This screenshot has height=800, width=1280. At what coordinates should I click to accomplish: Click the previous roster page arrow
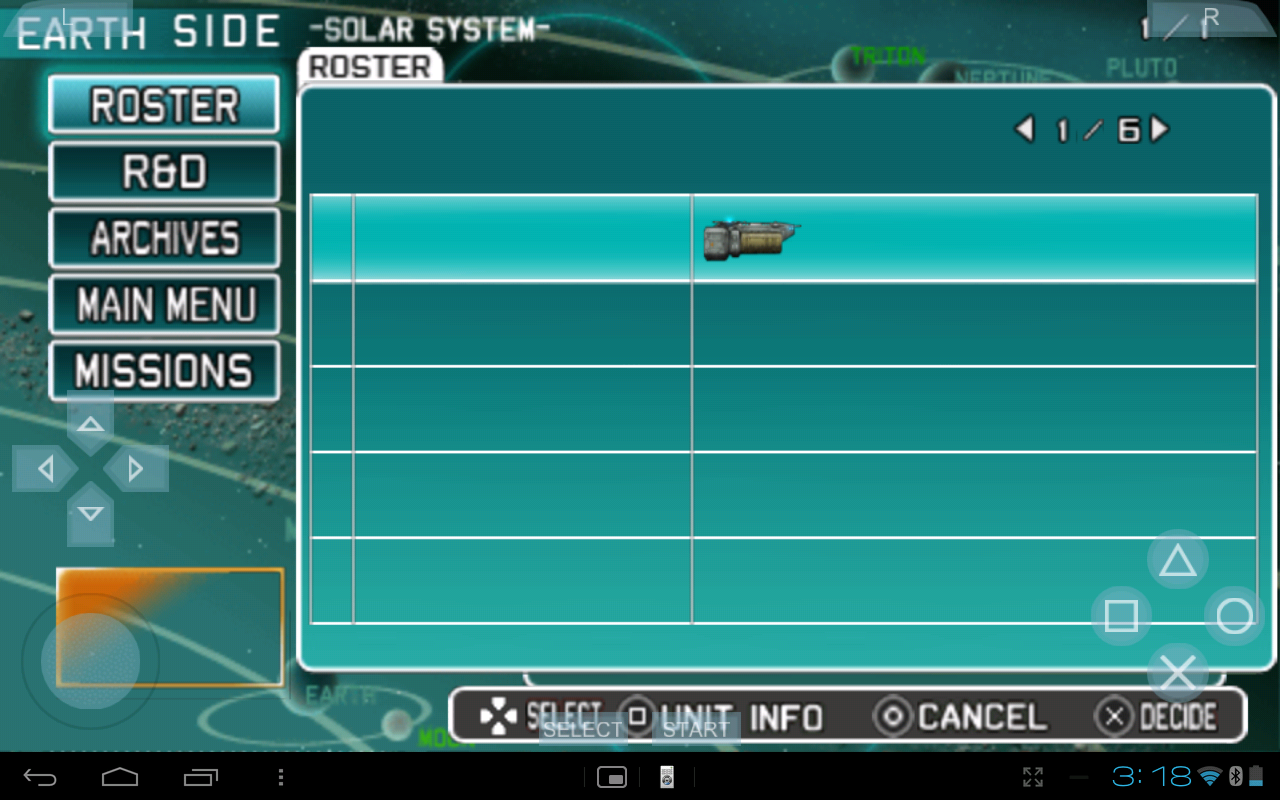tap(1024, 129)
